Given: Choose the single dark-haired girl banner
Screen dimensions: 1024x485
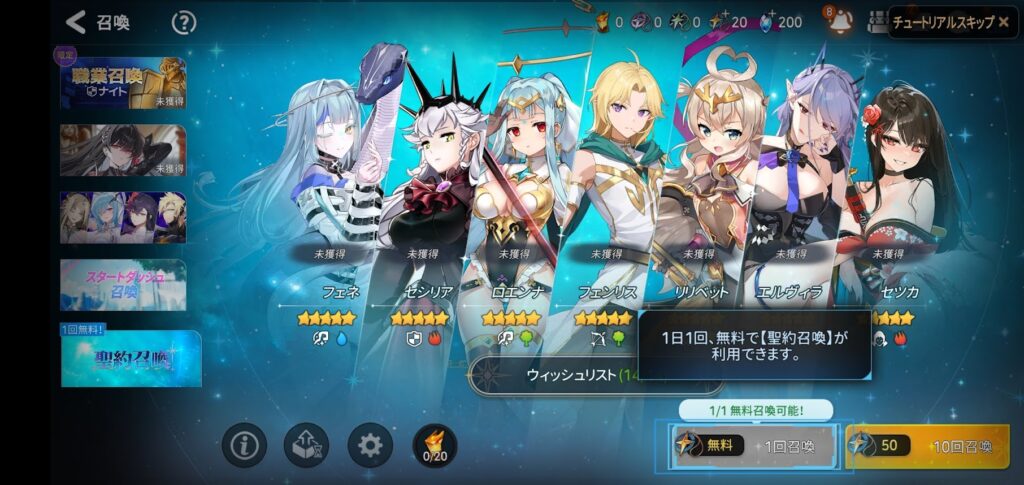Looking at the screenshot, I should [123, 150].
